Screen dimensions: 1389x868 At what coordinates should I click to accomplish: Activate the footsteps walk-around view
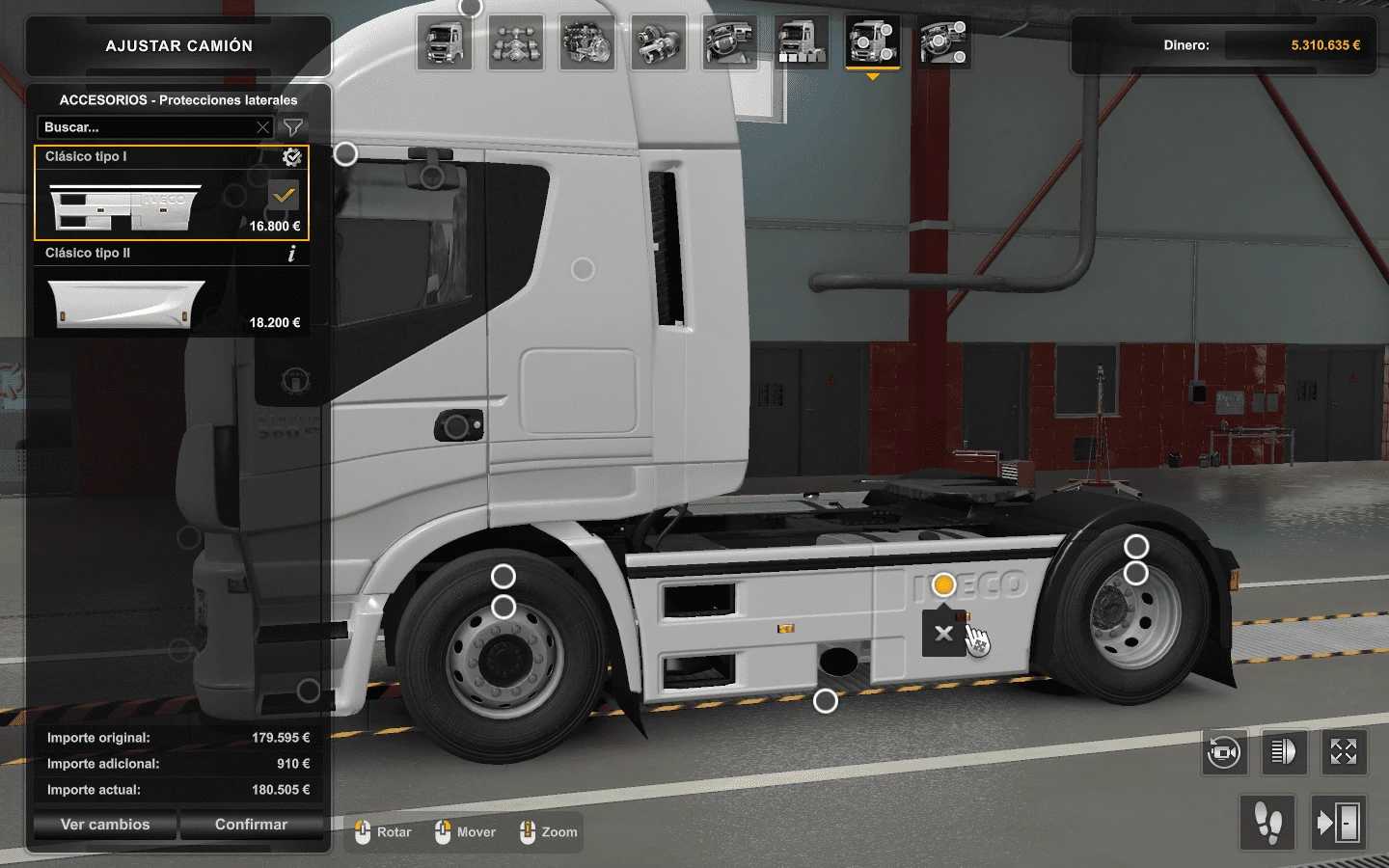(x=1267, y=823)
